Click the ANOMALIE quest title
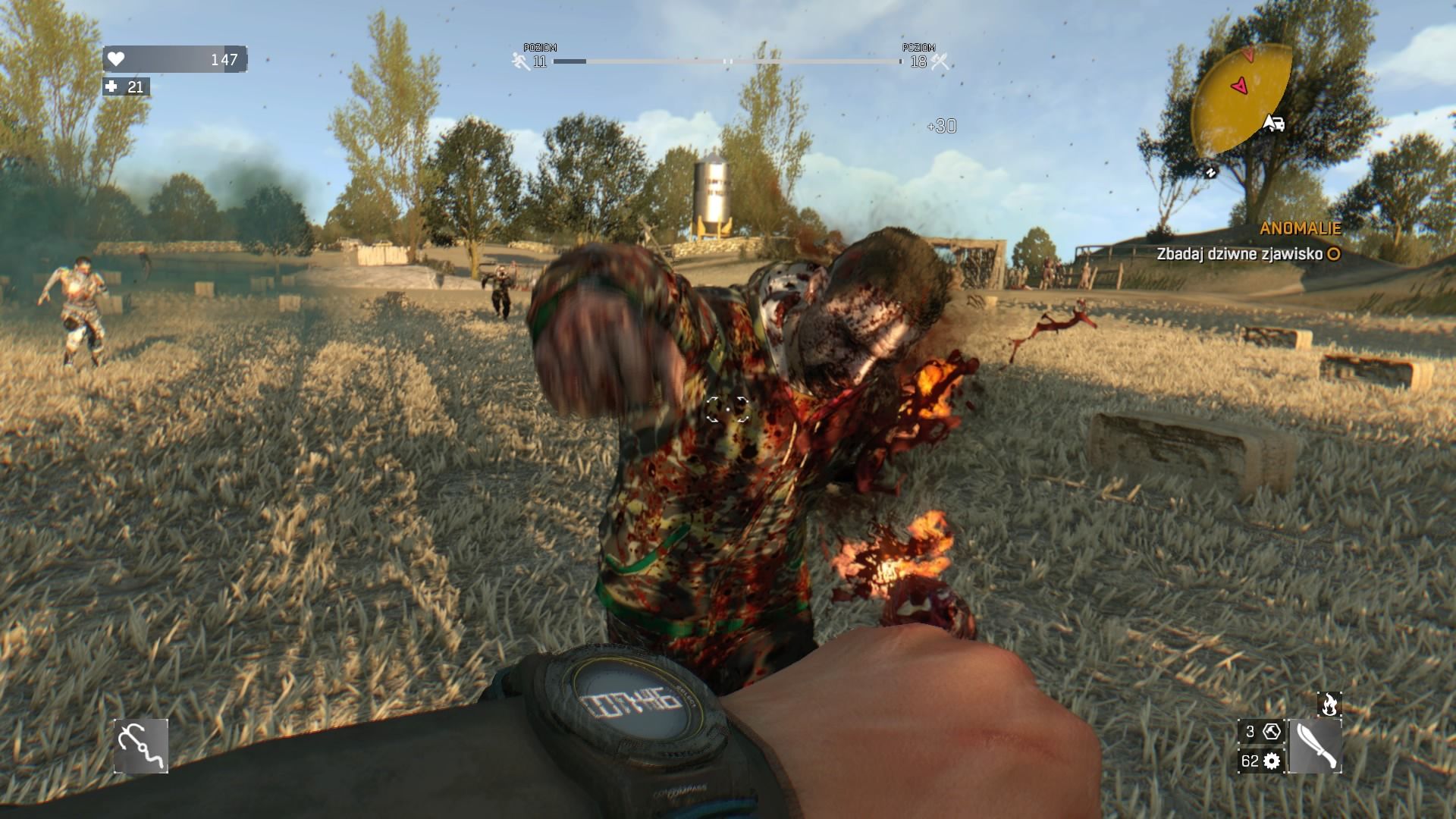 pyautogui.click(x=1301, y=227)
